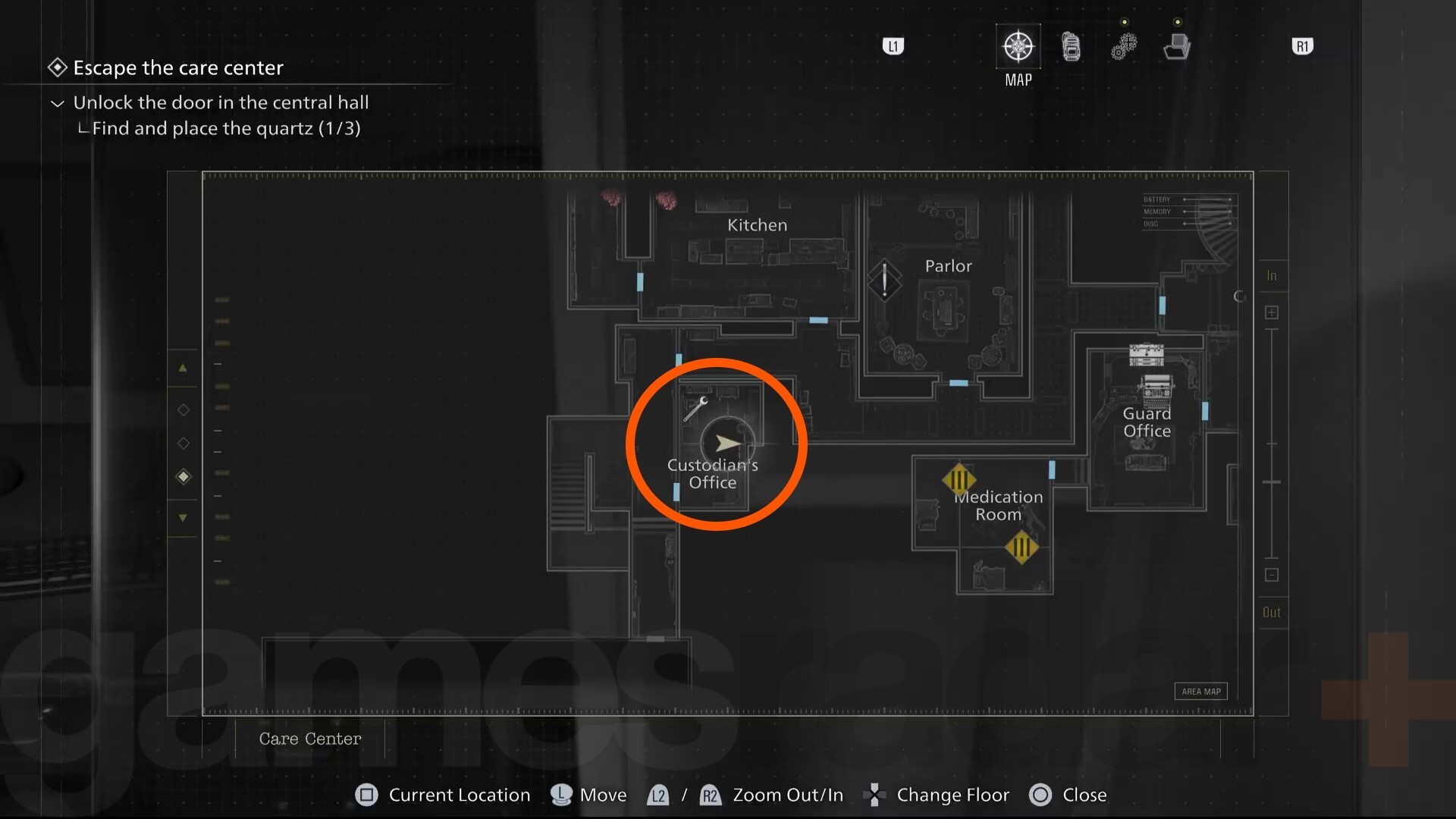Image resolution: width=1456 pixels, height=819 pixels.
Task: Click the down triangle to change floor down
Action: tap(182, 517)
